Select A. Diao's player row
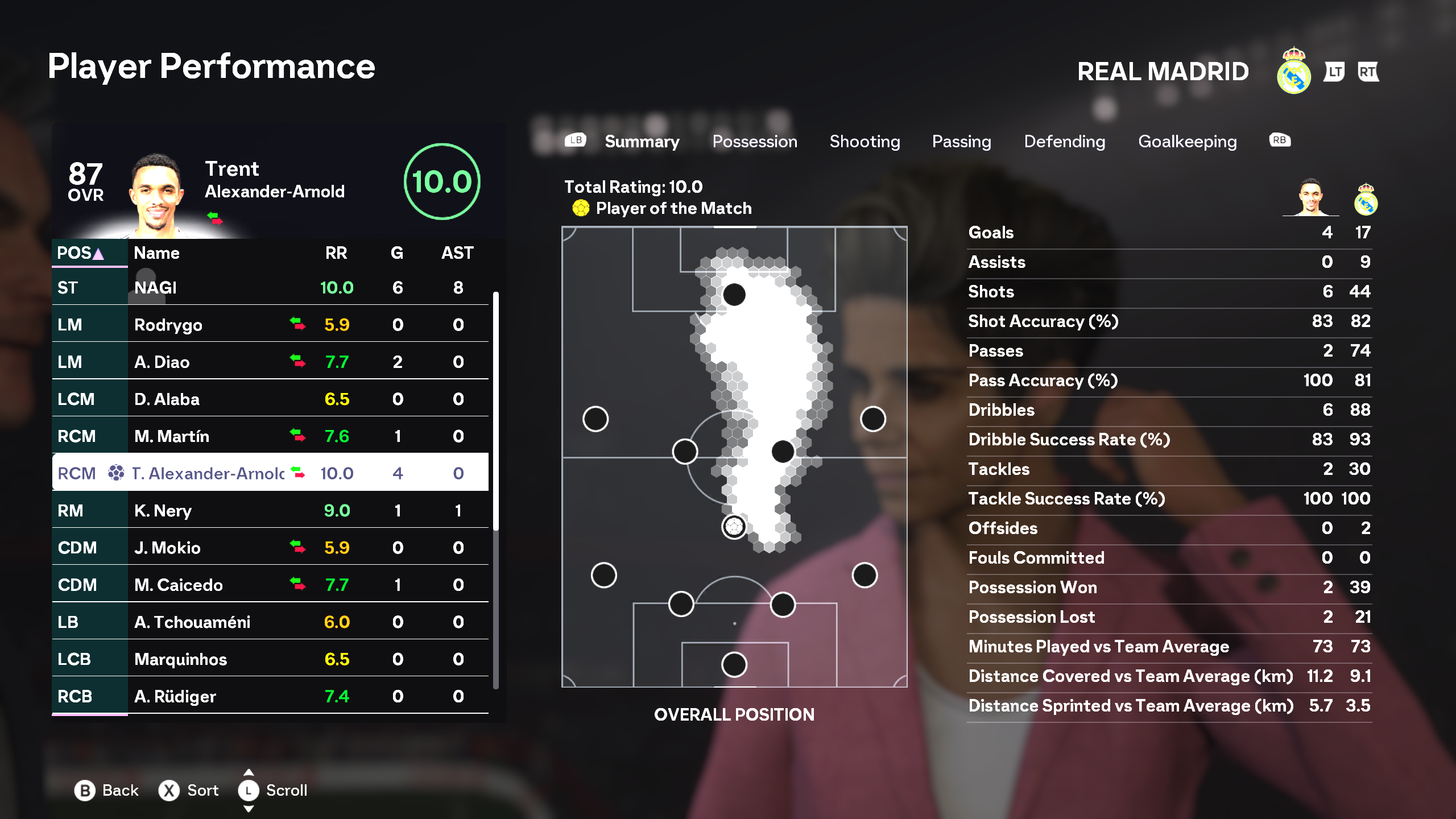This screenshot has width=1456, height=819. pyautogui.click(x=270, y=362)
